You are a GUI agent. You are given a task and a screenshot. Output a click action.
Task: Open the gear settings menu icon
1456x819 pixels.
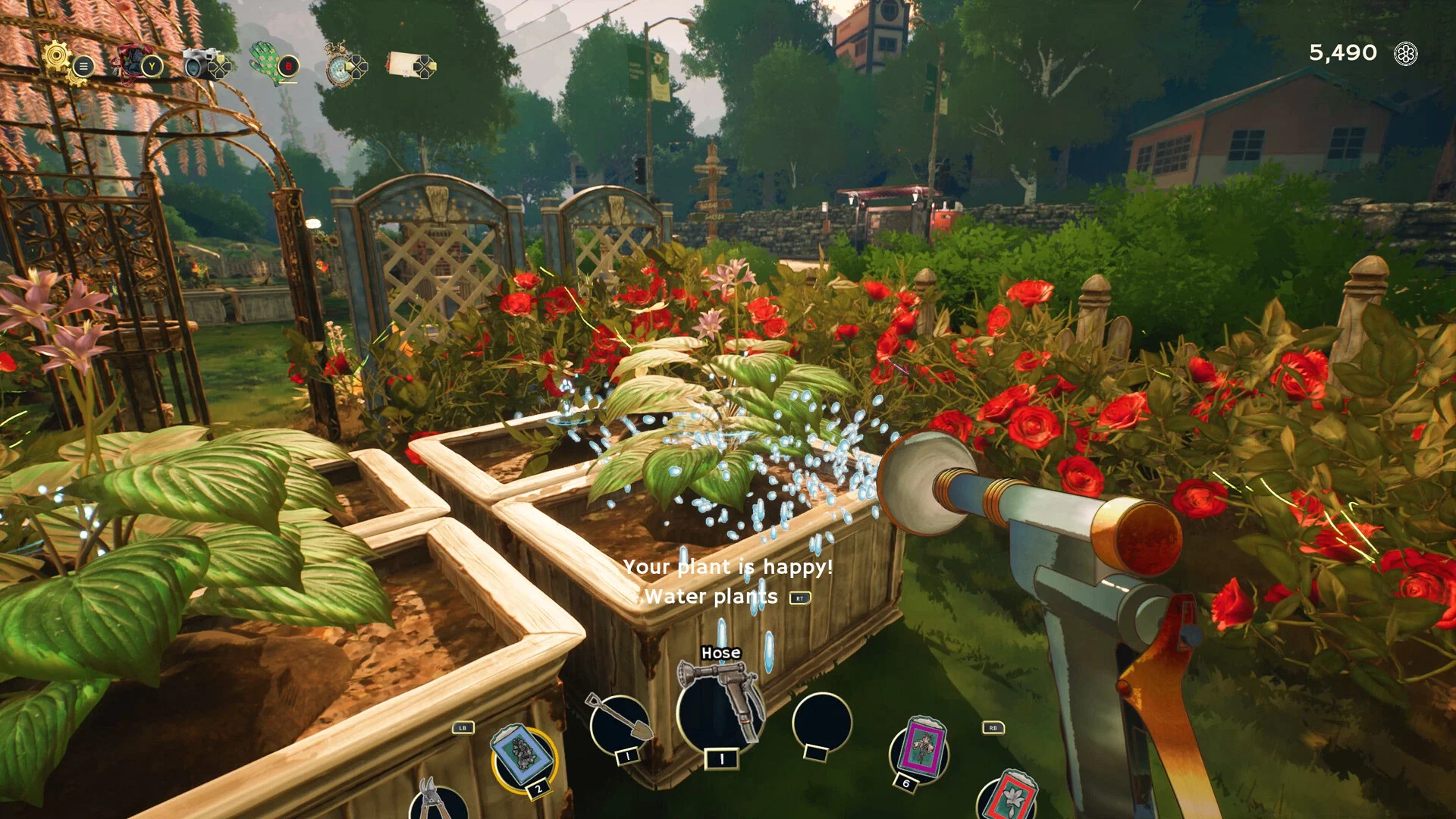(x=58, y=58)
